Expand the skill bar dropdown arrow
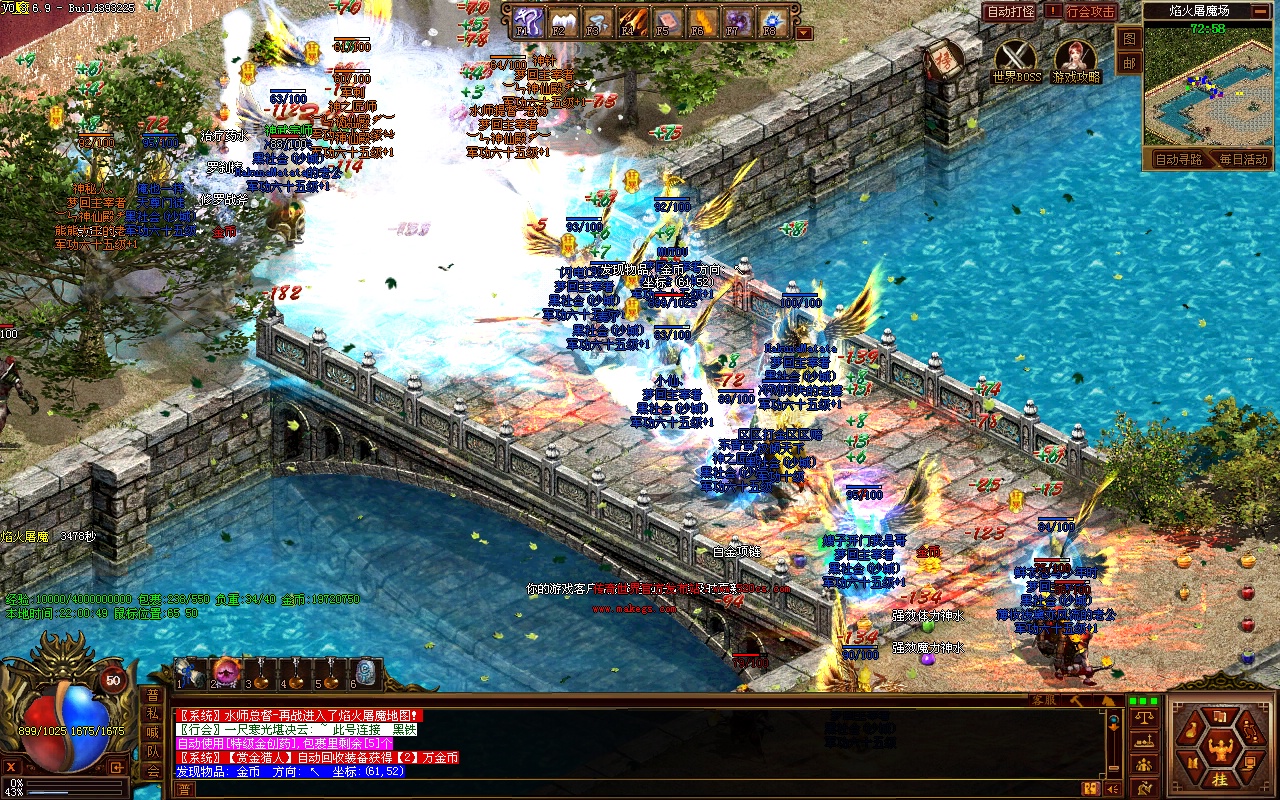The width and height of the screenshot is (1280, 800). pyautogui.click(x=804, y=33)
